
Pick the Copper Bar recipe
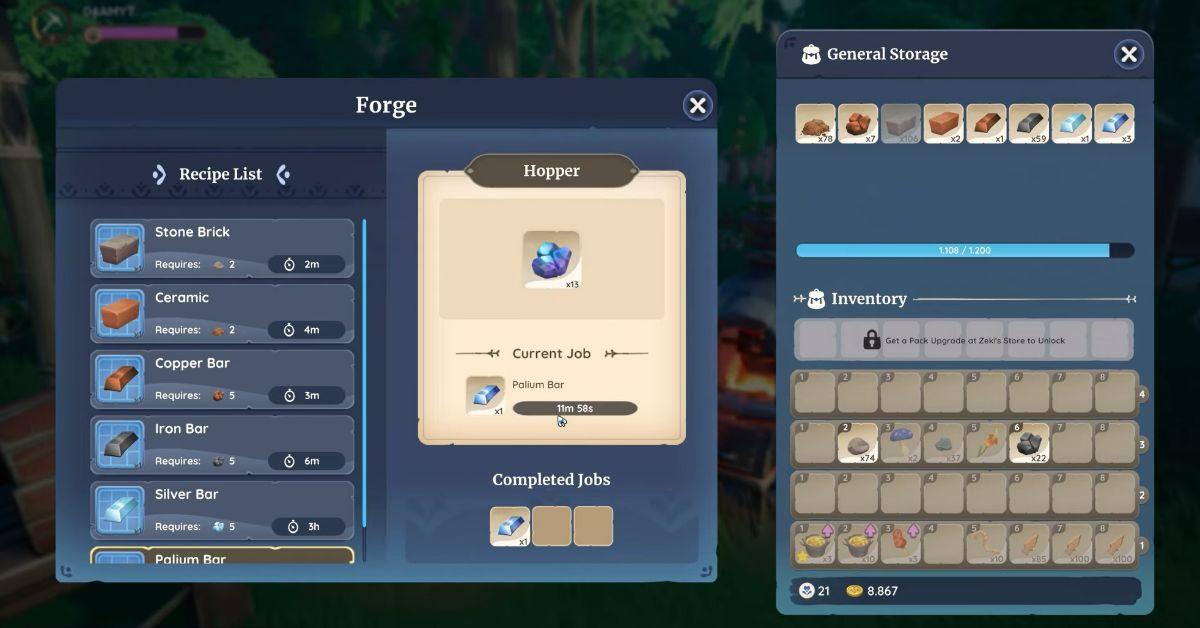click(222, 379)
